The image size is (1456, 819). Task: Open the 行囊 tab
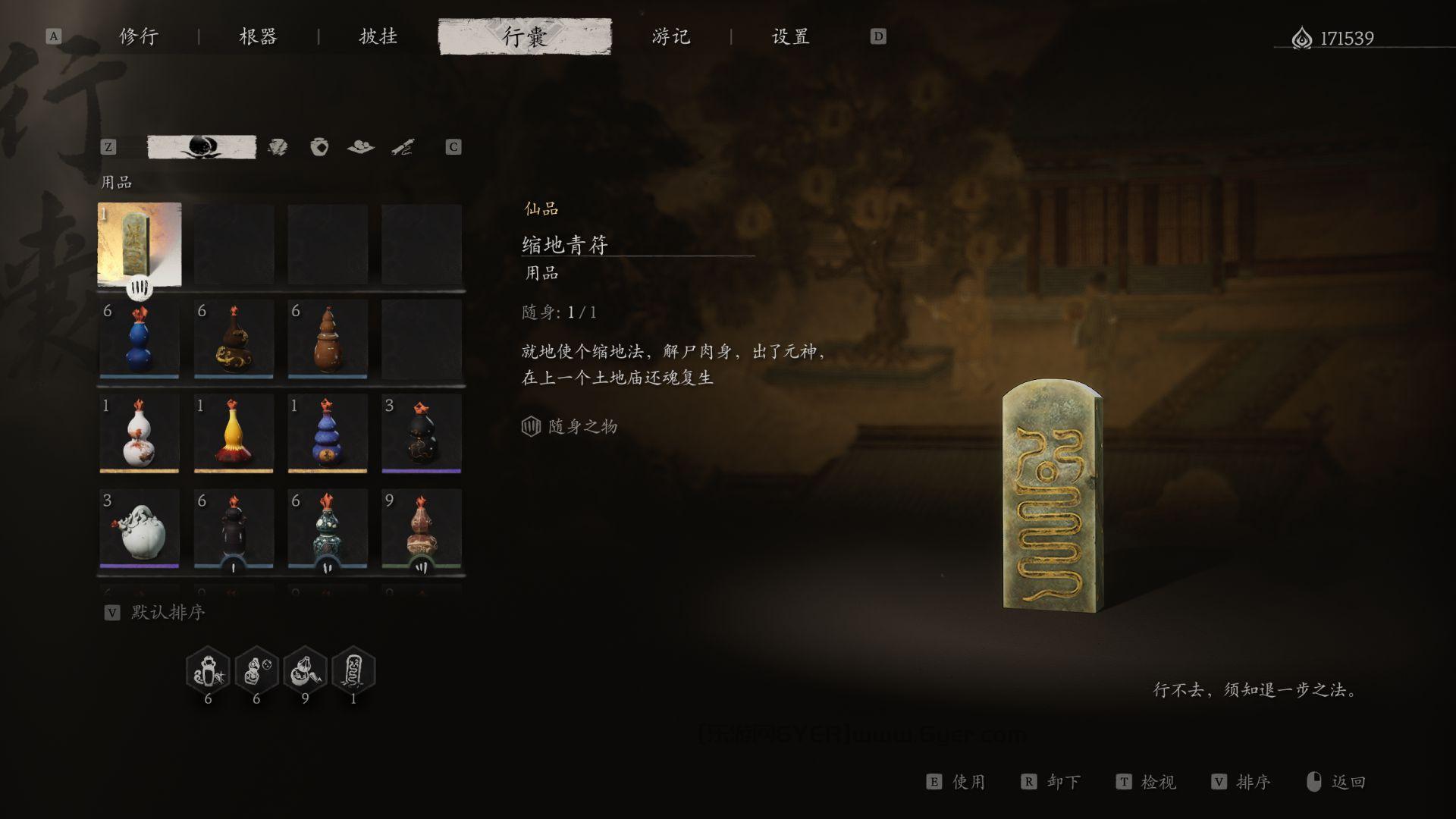[x=526, y=36]
